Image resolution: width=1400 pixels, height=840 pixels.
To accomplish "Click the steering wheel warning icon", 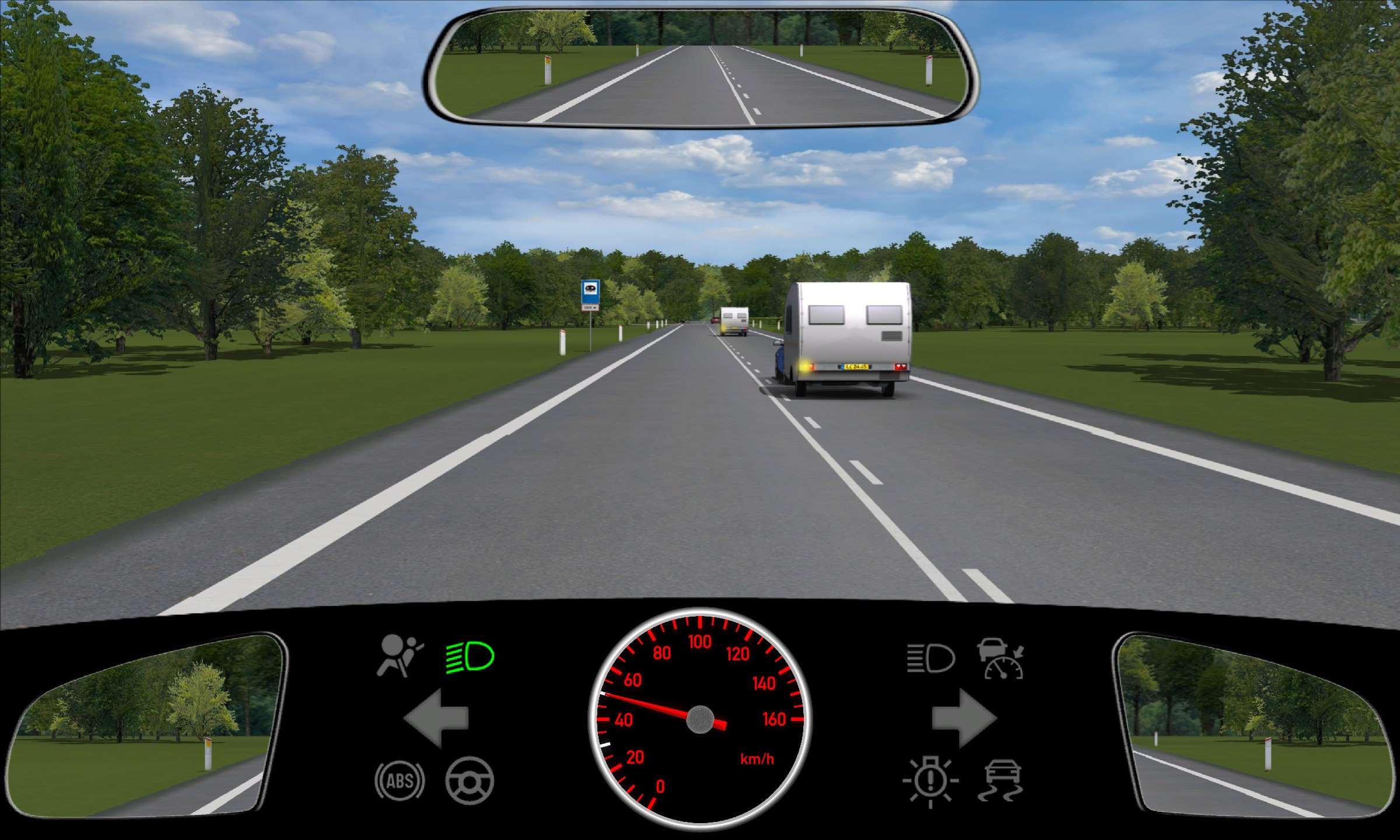I will click(x=470, y=780).
